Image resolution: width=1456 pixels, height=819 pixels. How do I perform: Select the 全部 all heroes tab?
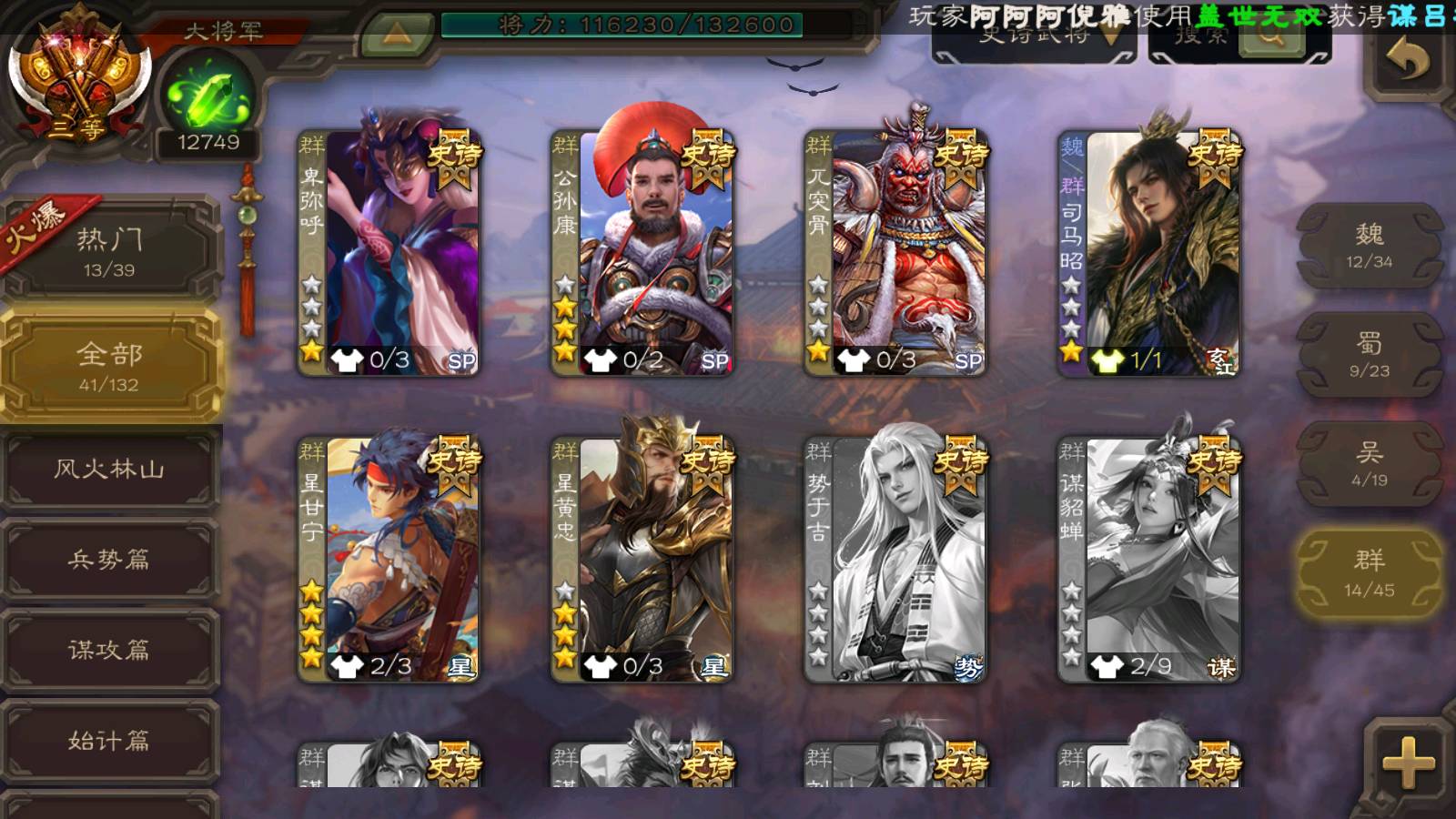click(109, 365)
